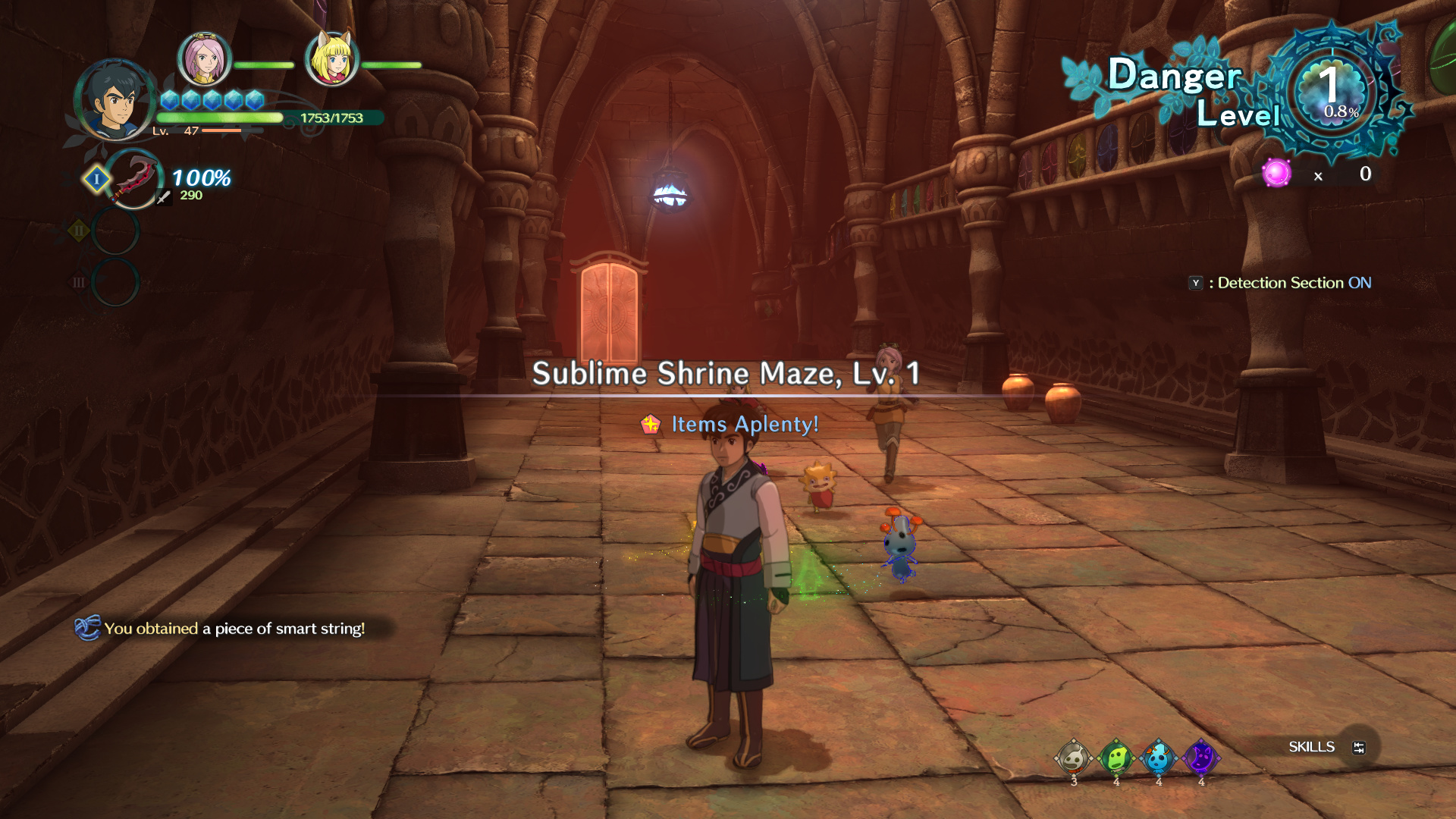The height and width of the screenshot is (819, 1456).
Task: Select the green higgledy icon
Action: click(1116, 758)
